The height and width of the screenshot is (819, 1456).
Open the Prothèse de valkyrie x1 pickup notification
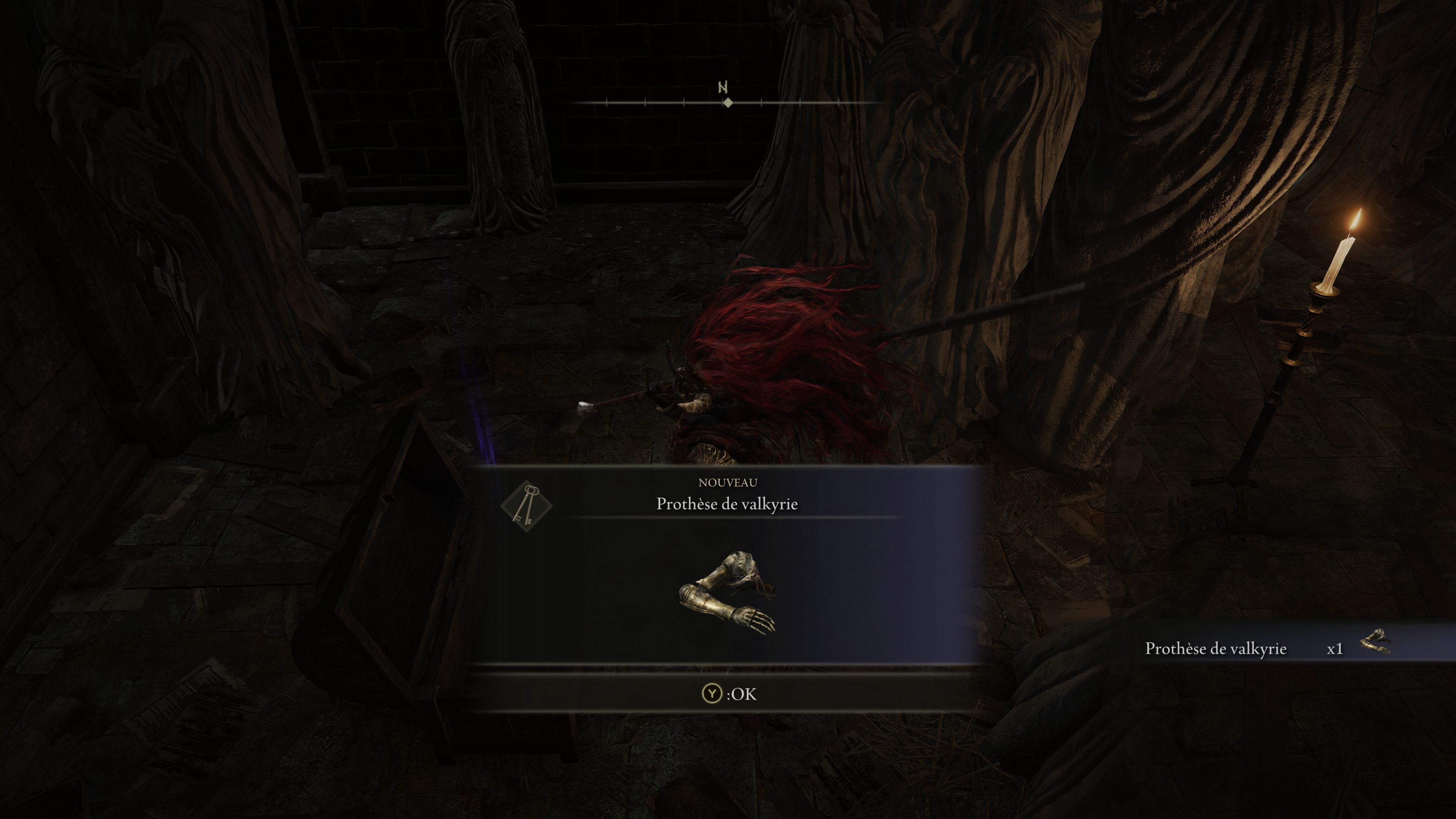(x=1266, y=648)
